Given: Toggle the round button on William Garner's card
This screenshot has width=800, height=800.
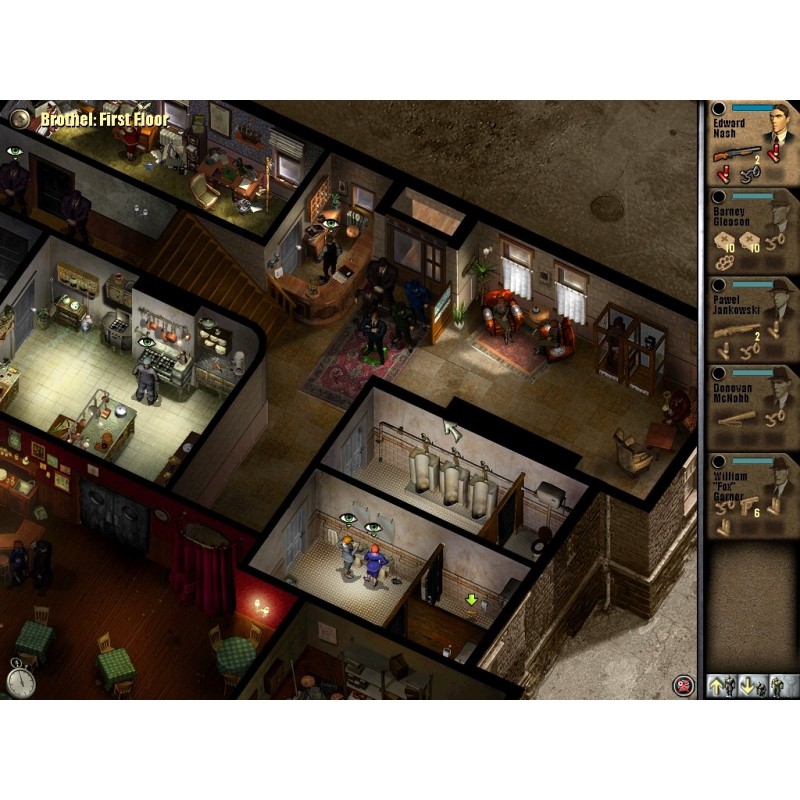Looking at the screenshot, I should (x=718, y=460).
